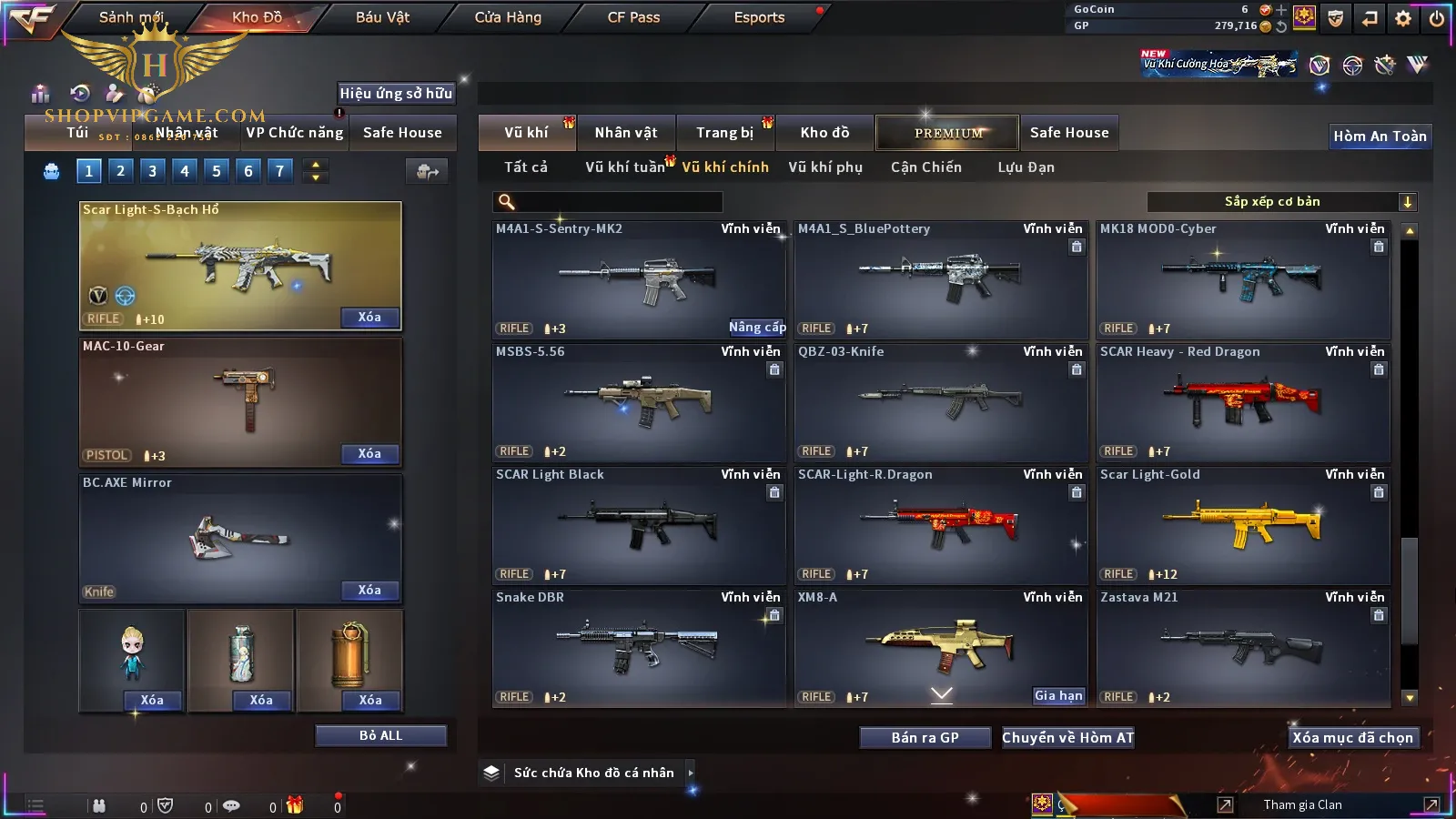Sell selected item via Bán ra GP

point(925,738)
